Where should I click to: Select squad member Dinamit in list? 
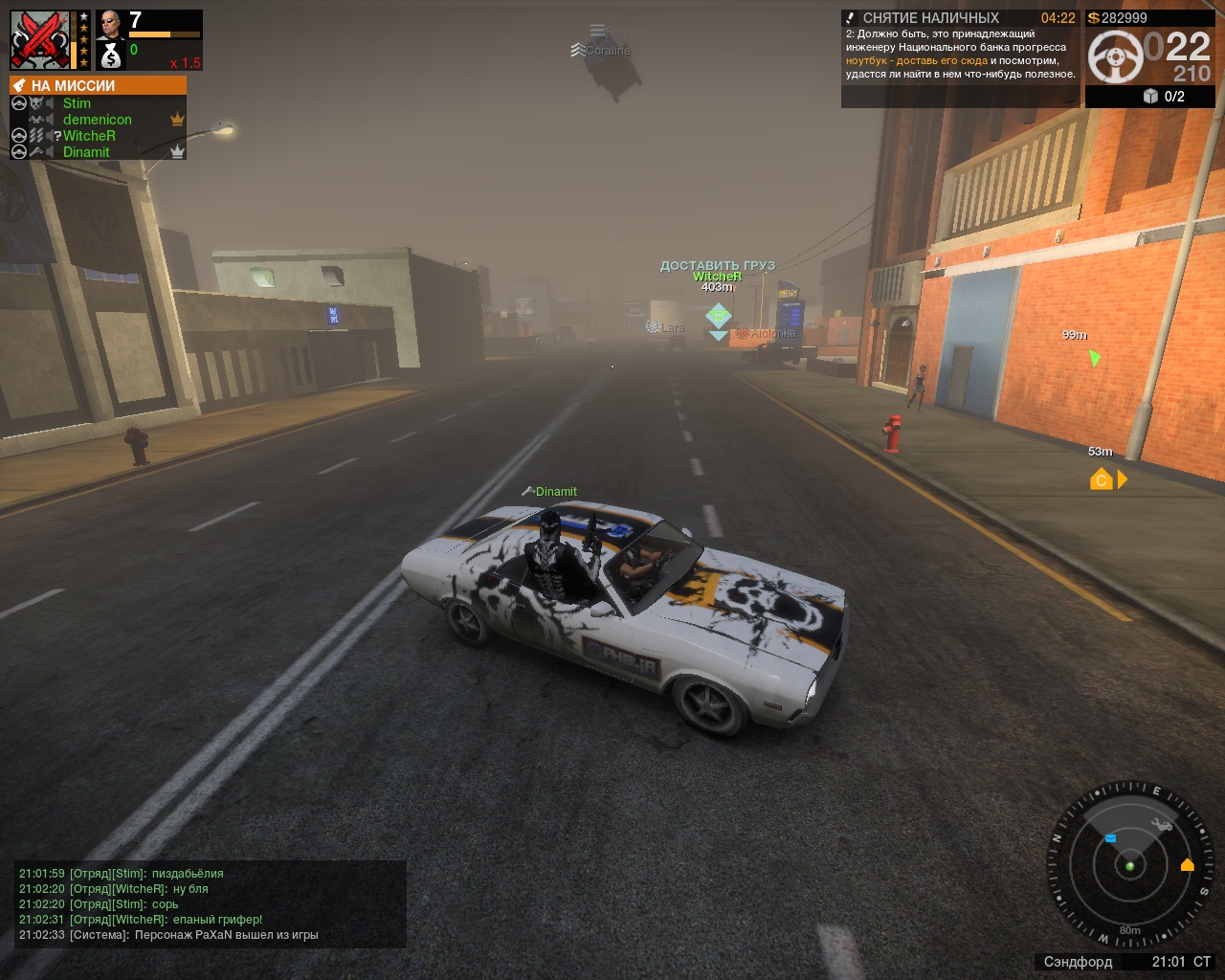[86, 152]
